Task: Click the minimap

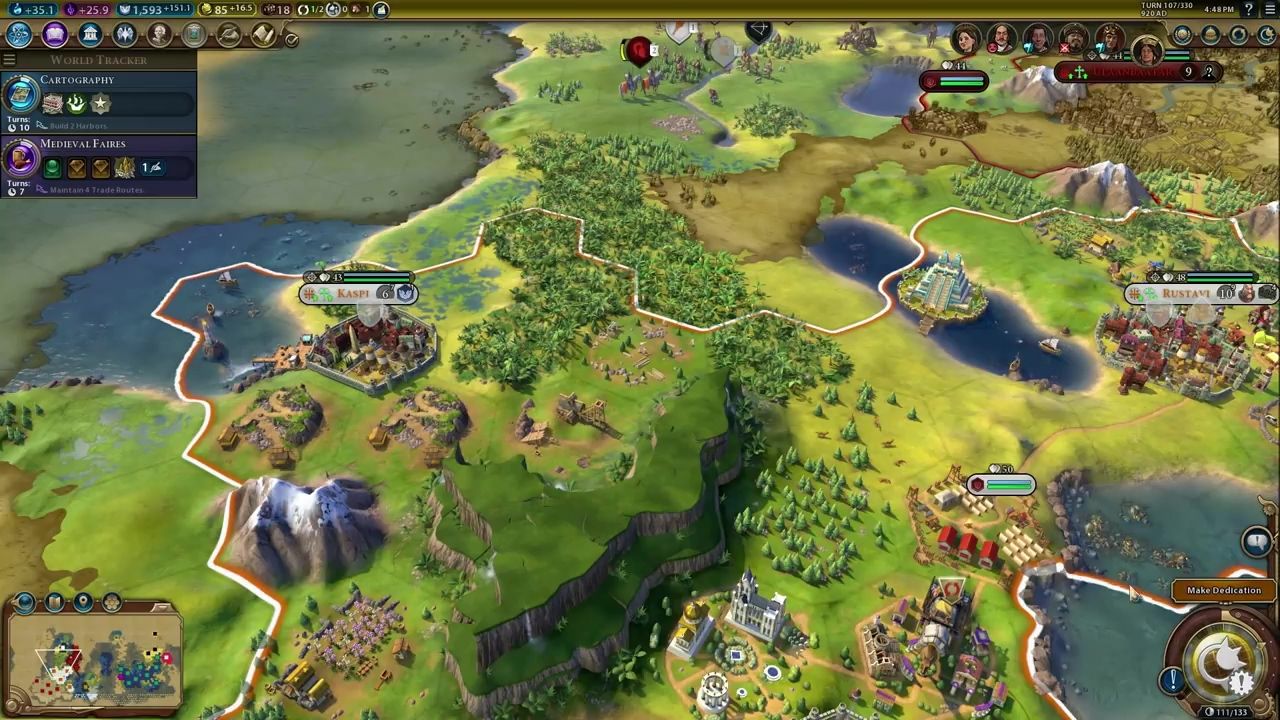Action: click(95, 662)
